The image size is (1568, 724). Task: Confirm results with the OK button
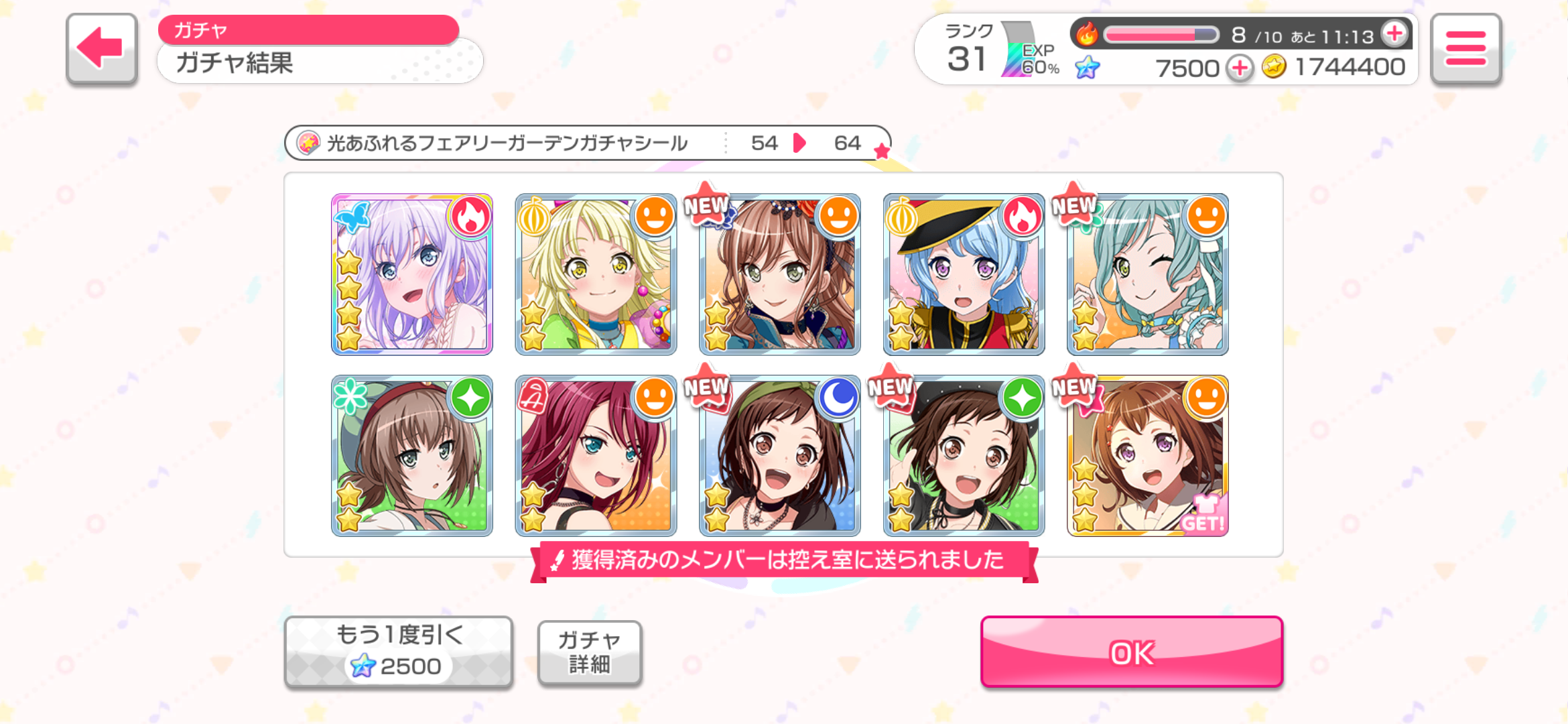(1131, 652)
